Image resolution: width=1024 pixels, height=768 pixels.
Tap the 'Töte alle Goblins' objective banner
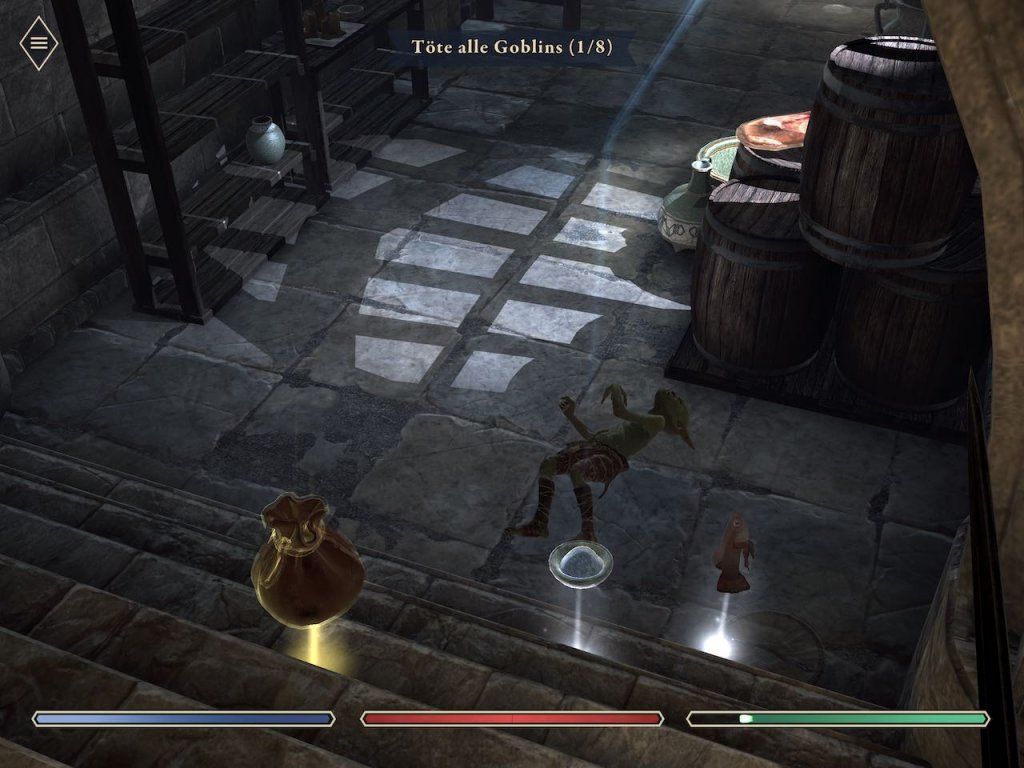tap(511, 46)
